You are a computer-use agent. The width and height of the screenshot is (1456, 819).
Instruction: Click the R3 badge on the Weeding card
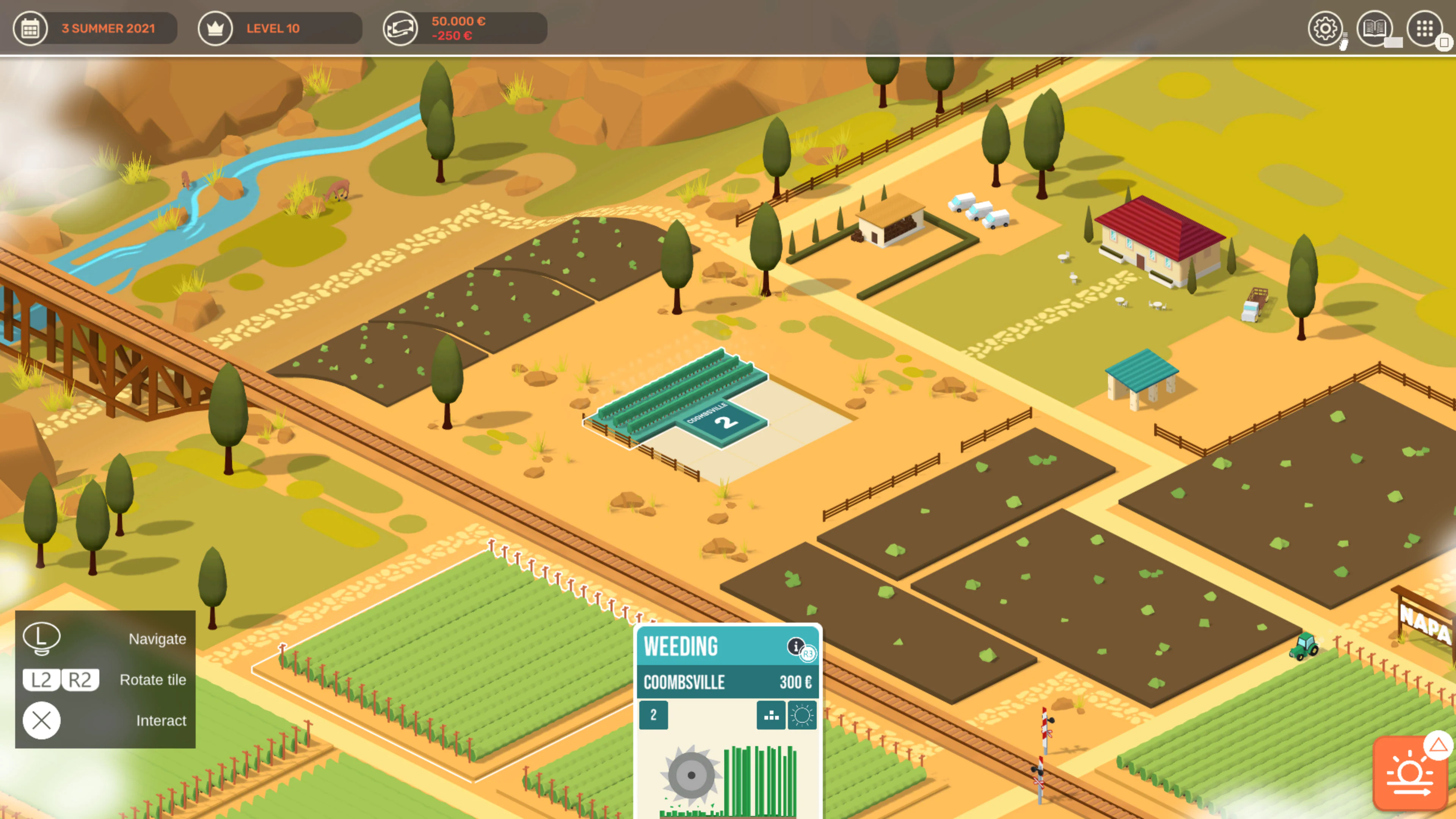[808, 654]
